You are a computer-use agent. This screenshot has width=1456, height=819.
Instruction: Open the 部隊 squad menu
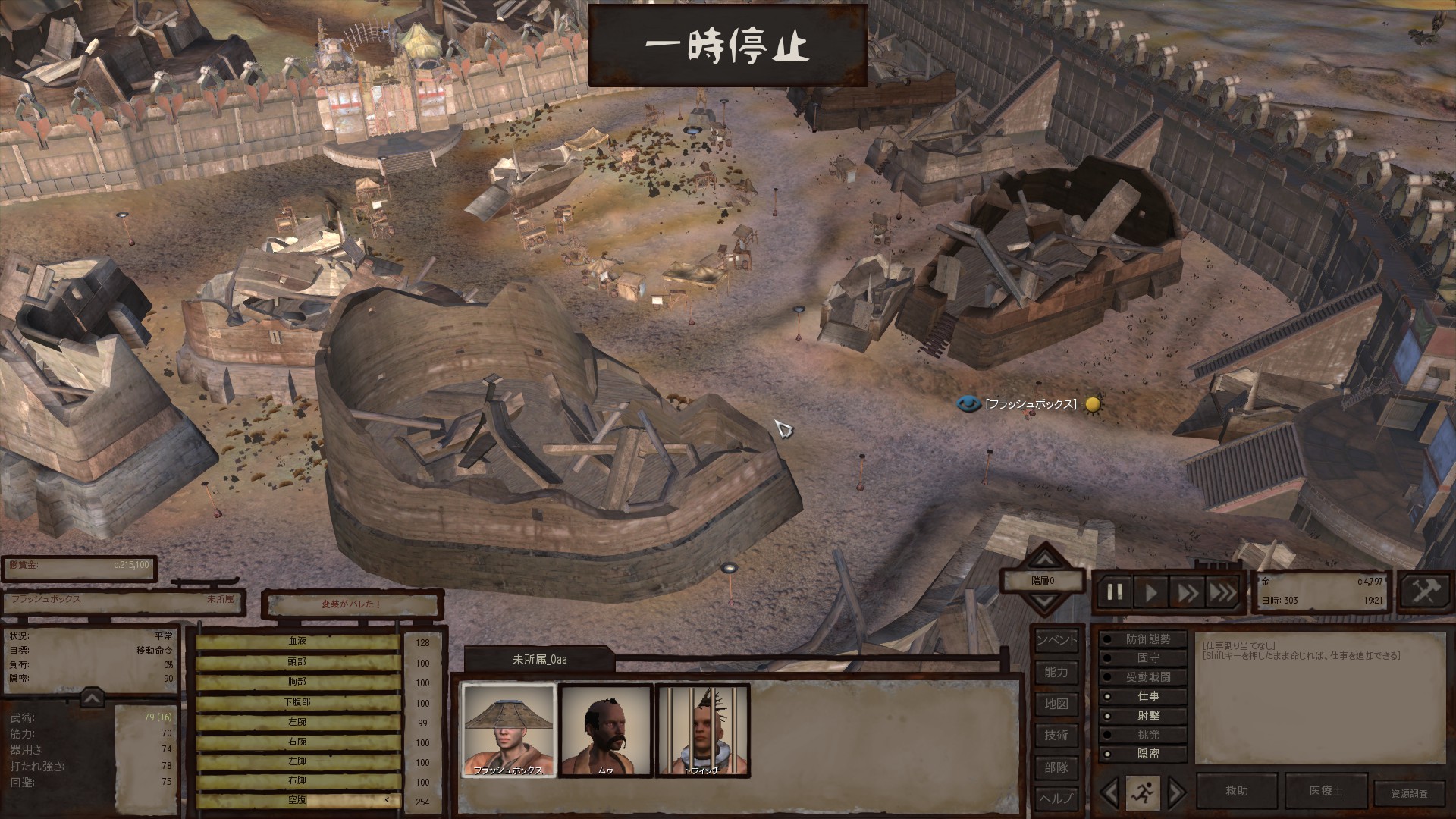[x=1056, y=767]
